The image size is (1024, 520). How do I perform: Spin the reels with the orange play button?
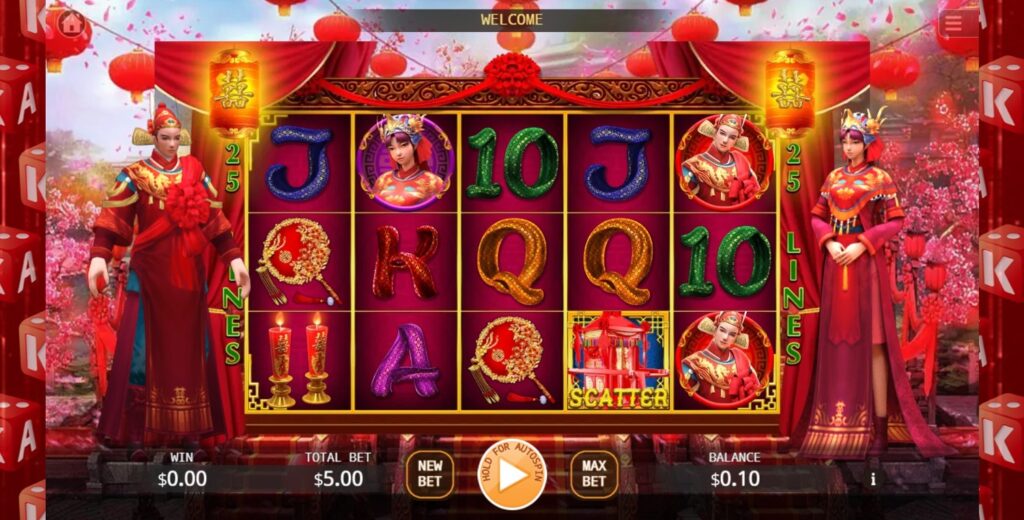512,475
